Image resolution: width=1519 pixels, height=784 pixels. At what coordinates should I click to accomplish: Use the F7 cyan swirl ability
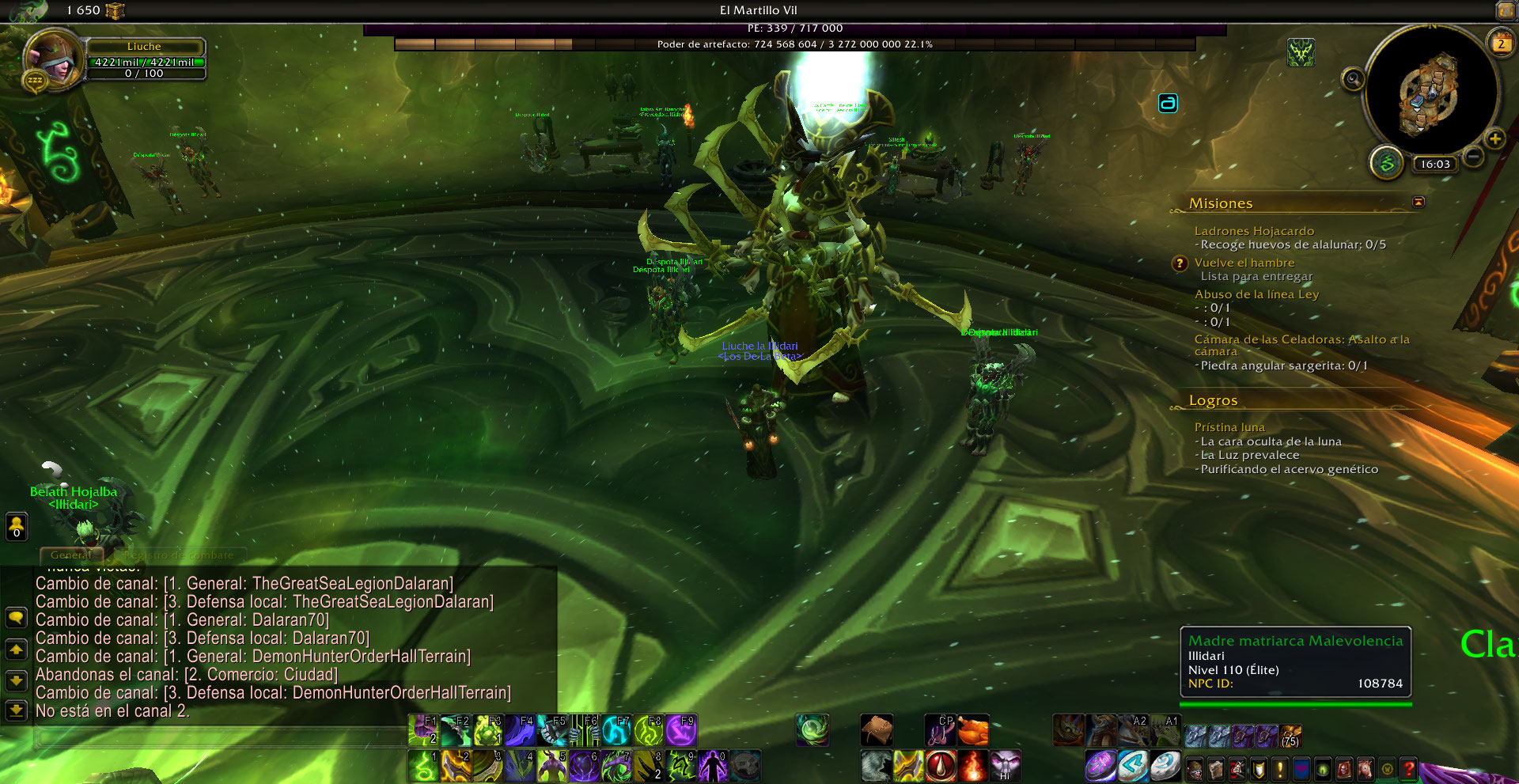click(x=616, y=730)
